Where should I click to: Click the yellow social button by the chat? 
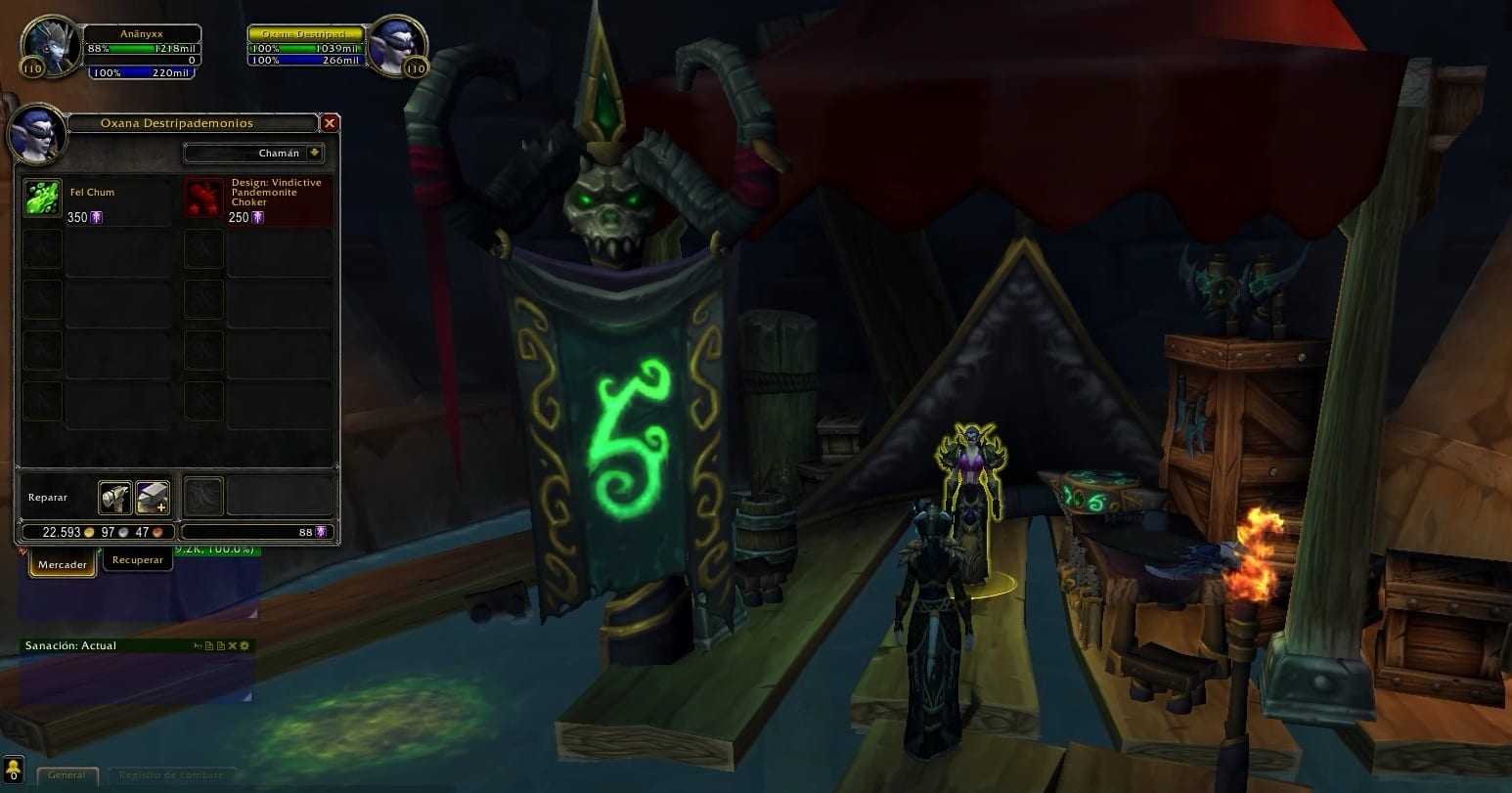[14, 770]
